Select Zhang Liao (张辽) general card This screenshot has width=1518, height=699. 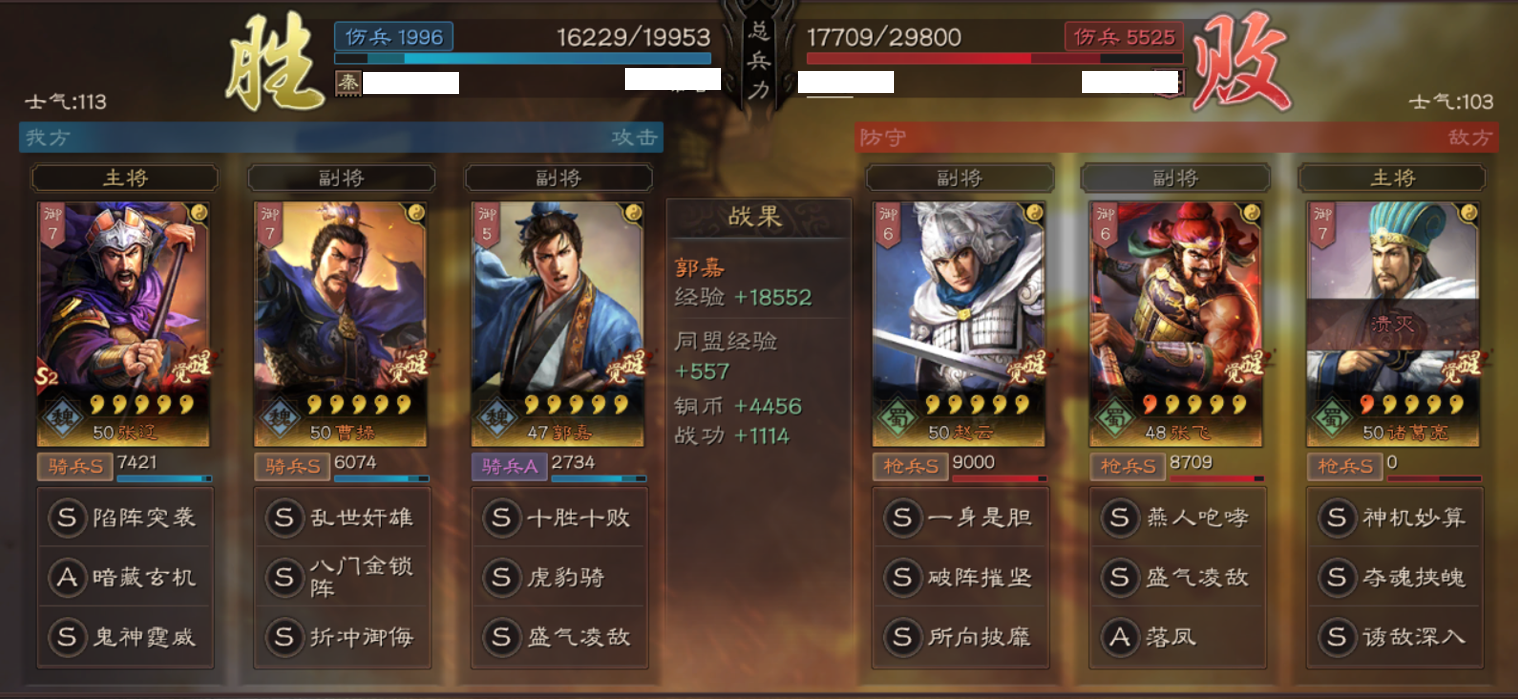(124, 323)
